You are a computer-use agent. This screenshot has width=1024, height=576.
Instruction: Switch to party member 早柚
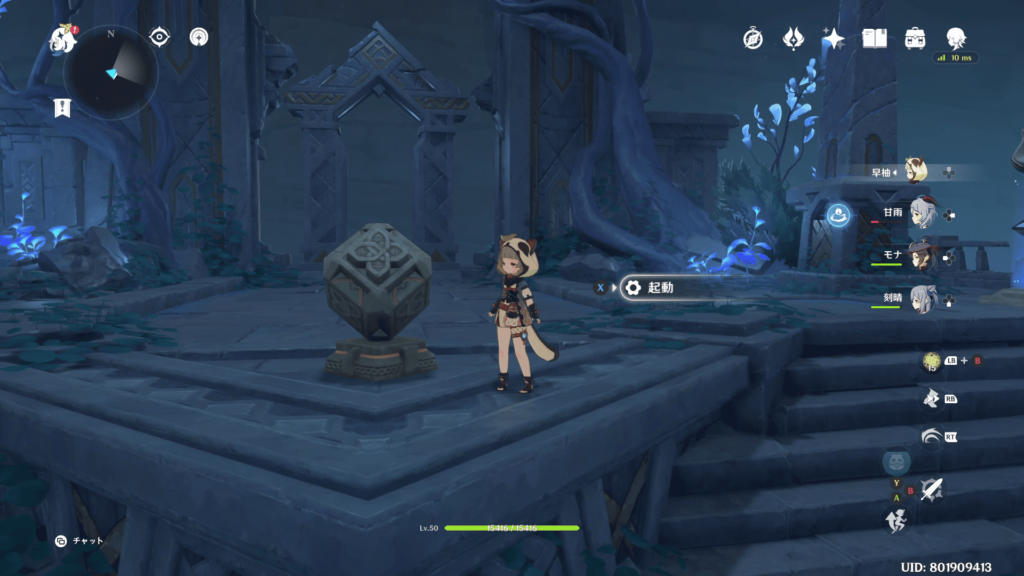pyautogui.click(x=914, y=171)
